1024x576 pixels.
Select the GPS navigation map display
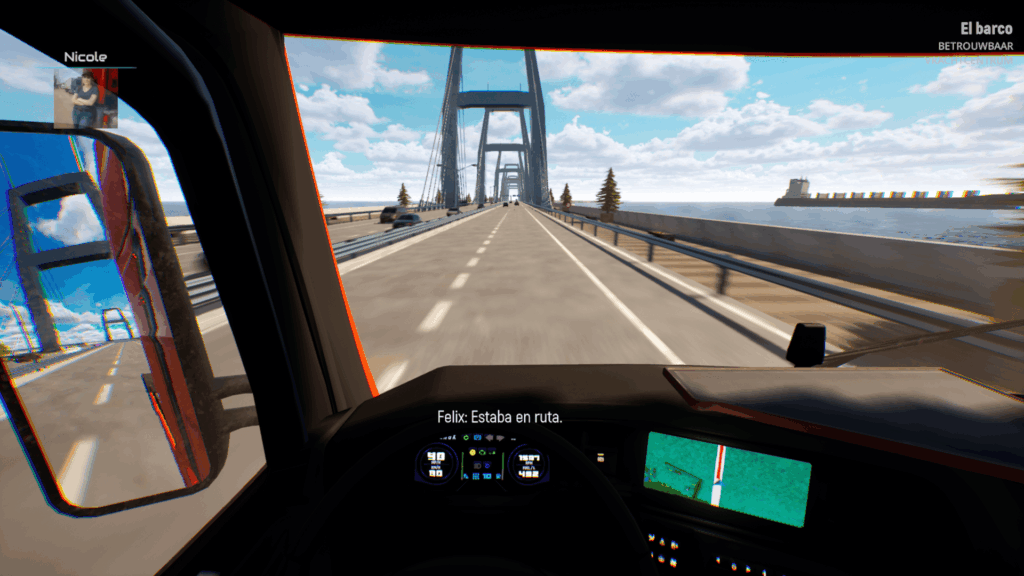tap(726, 477)
